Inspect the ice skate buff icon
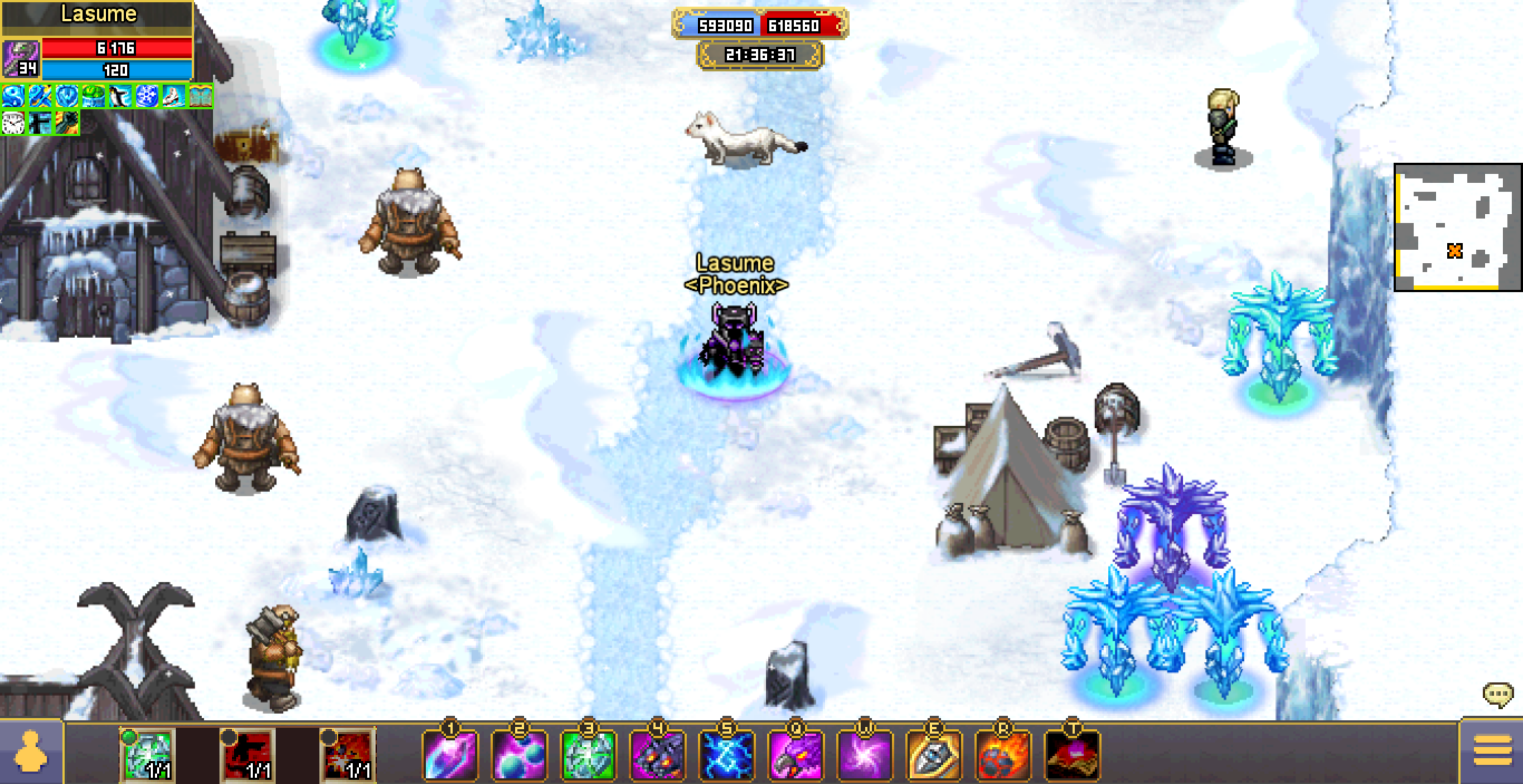 pyautogui.click(x=173, y=96)
